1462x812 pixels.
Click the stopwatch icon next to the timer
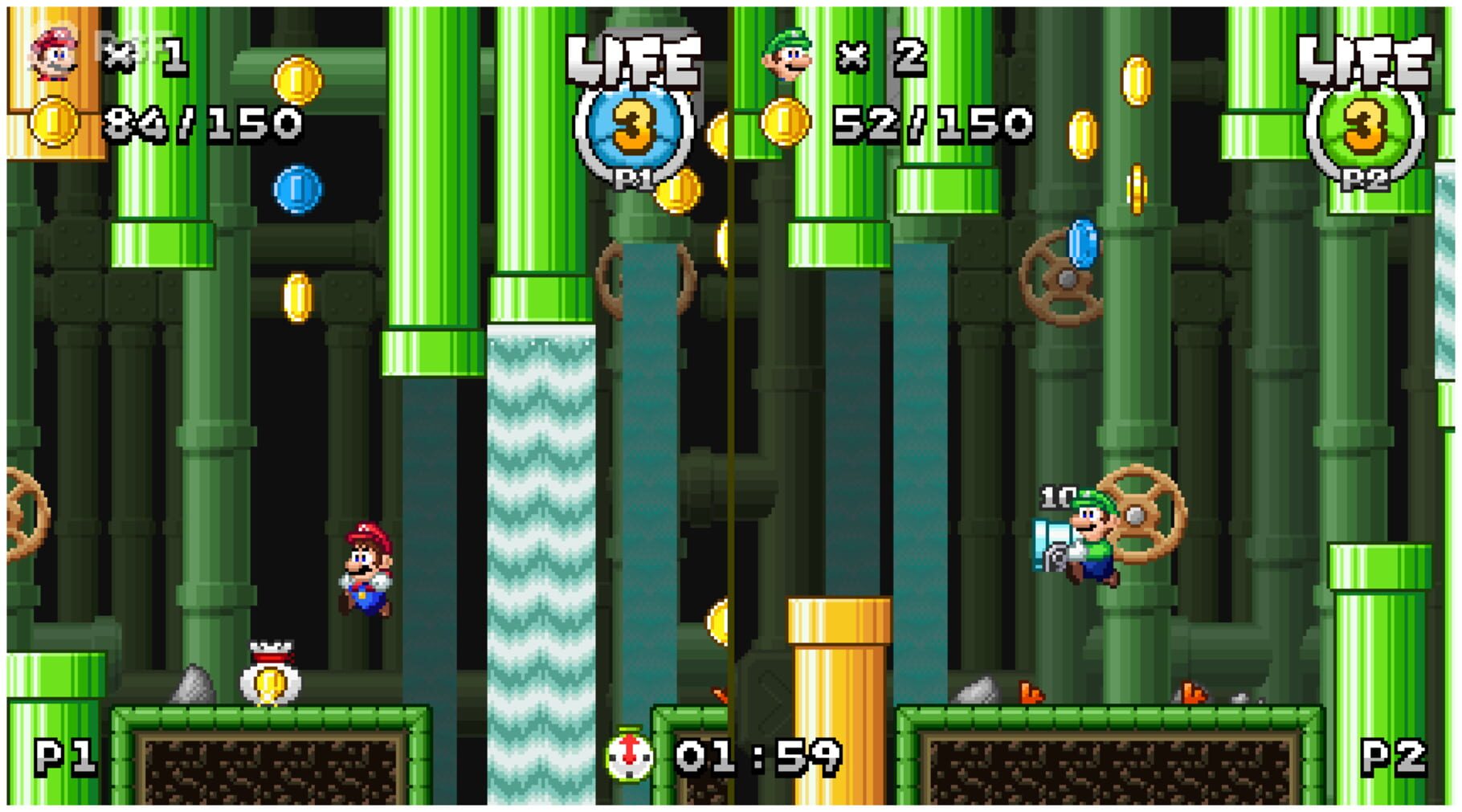(x=627, y=756)
